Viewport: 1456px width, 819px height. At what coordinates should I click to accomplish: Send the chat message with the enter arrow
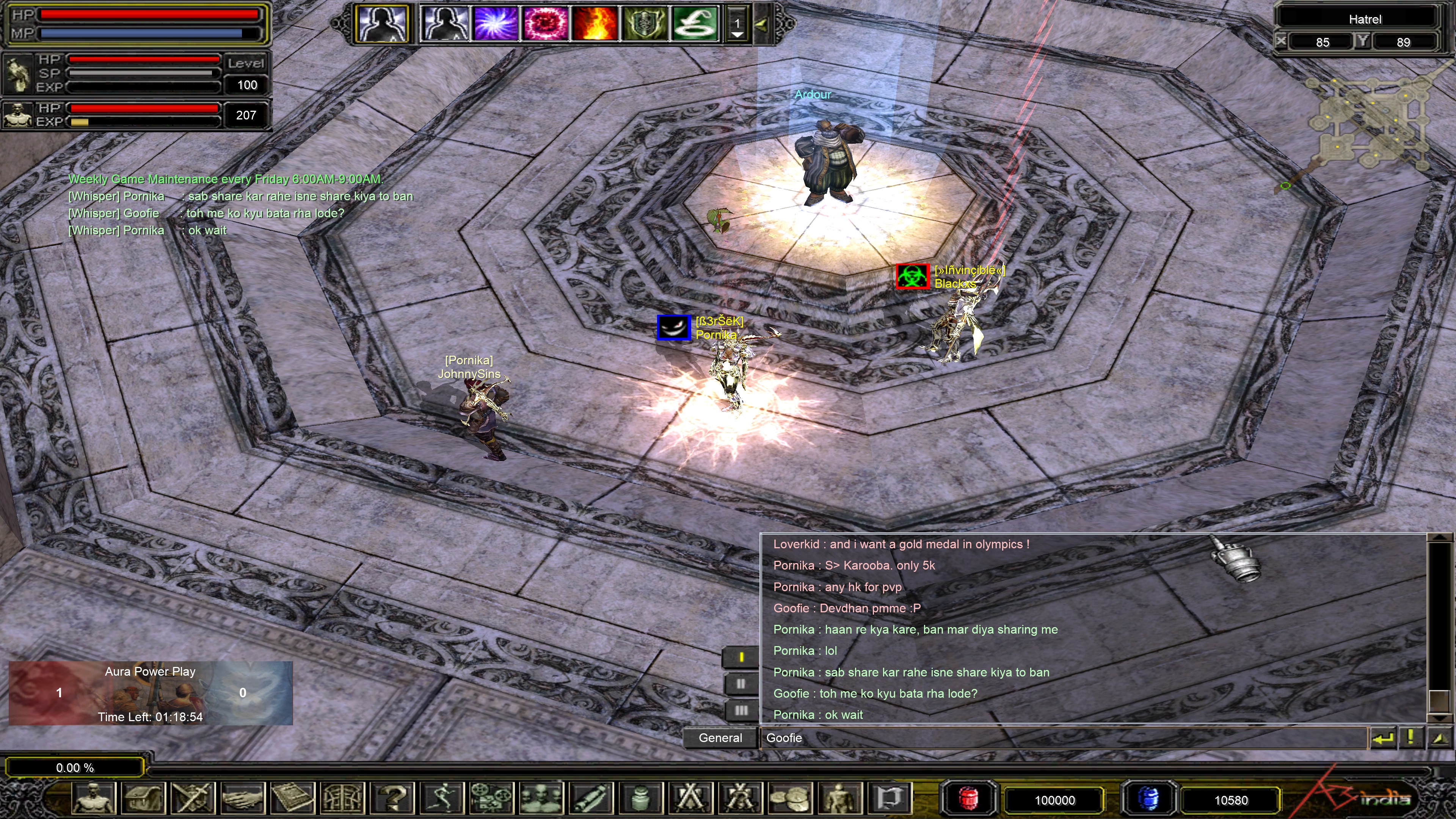coord(1382,737)
